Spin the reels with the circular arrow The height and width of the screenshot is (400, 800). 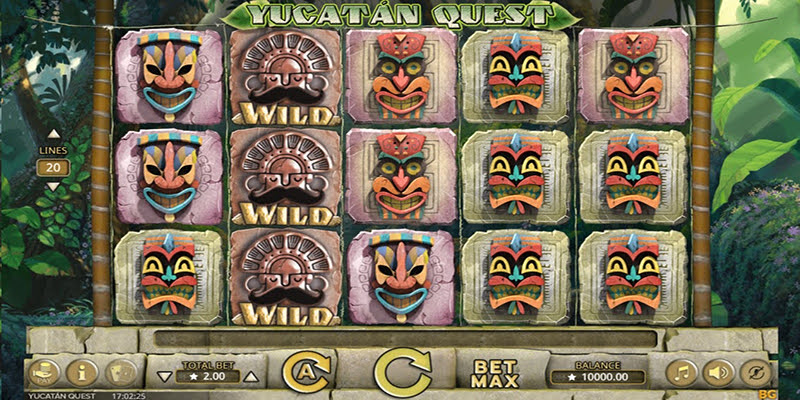tap(402, 373)
